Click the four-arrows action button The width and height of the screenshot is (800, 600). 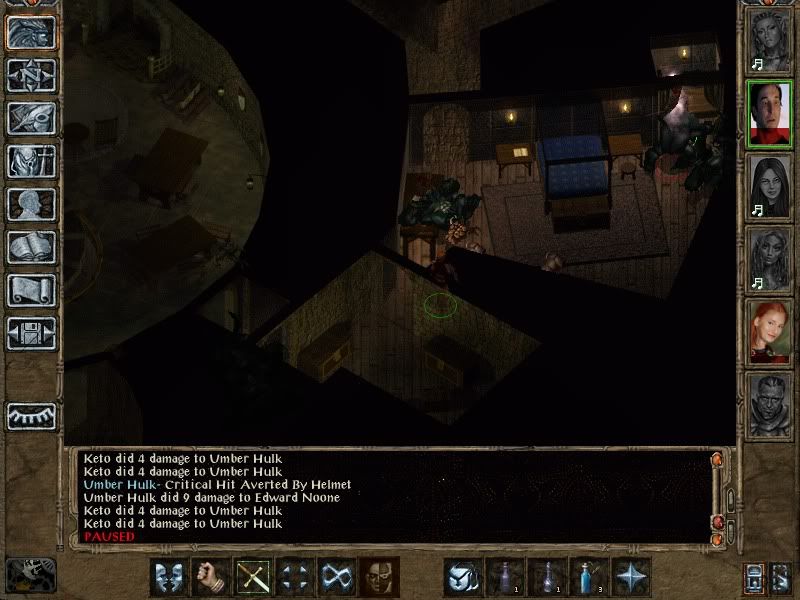click(x=296, y=577)
